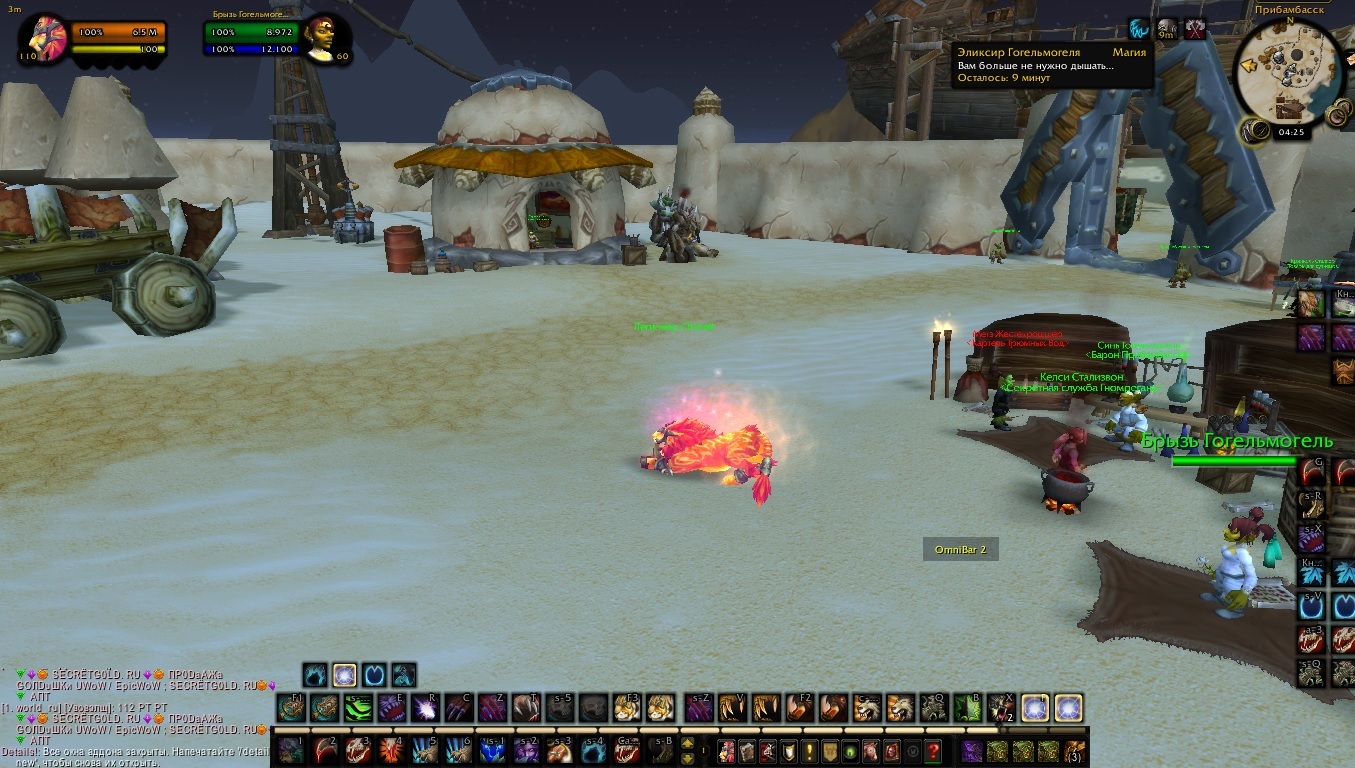This screenshot has height=768, width=1355.
Task: Select the crossed axes buff icon
Action: (x=1195, y=29)
